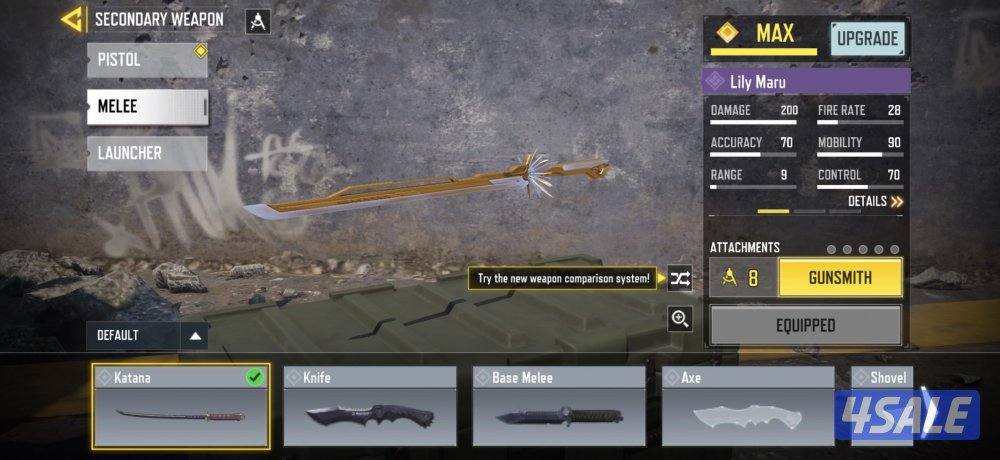Zoom in with the magnifier icon
Viewport: 1000px width, 460px height.
tap(681, 319)
